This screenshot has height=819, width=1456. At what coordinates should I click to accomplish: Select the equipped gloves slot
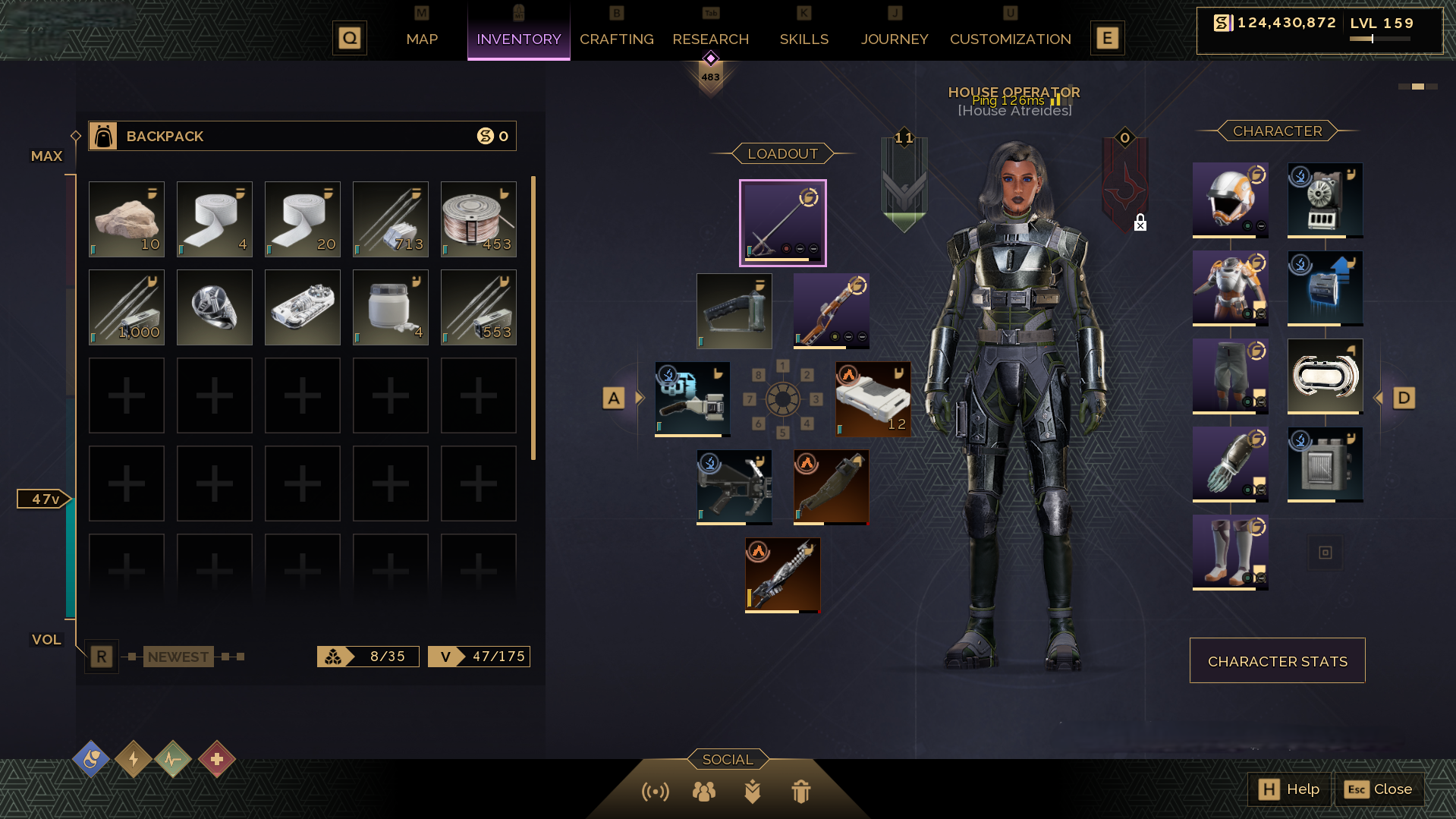(x=1230, y=464)
